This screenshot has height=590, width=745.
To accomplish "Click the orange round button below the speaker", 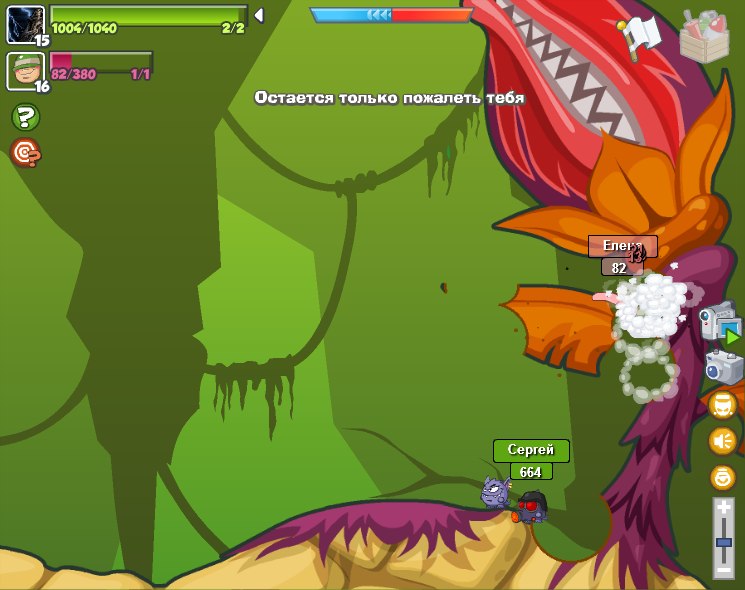I will pyautogui.click(x=722, y=477).
